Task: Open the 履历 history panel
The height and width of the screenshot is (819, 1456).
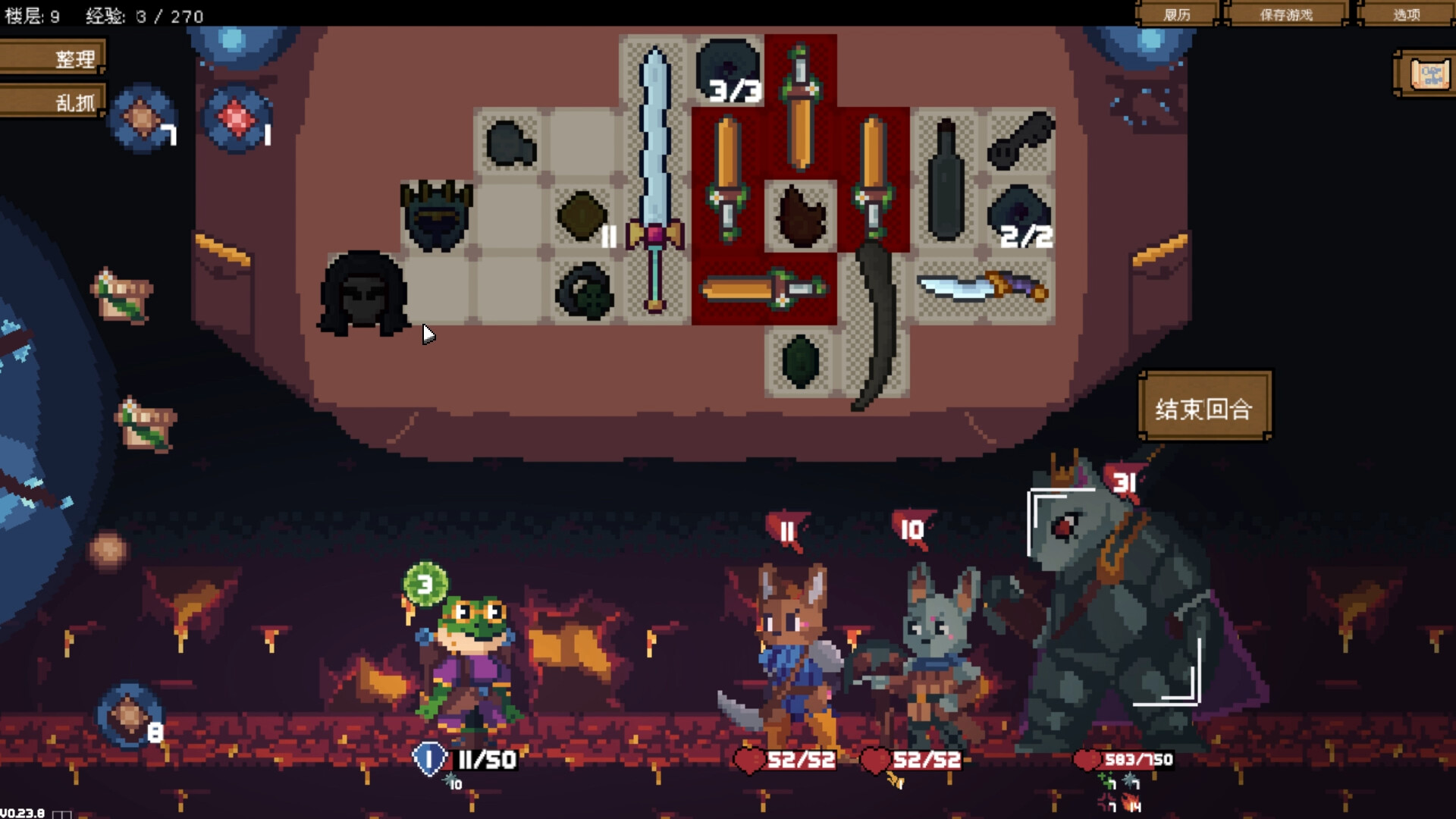Action: pos(1178,14)
